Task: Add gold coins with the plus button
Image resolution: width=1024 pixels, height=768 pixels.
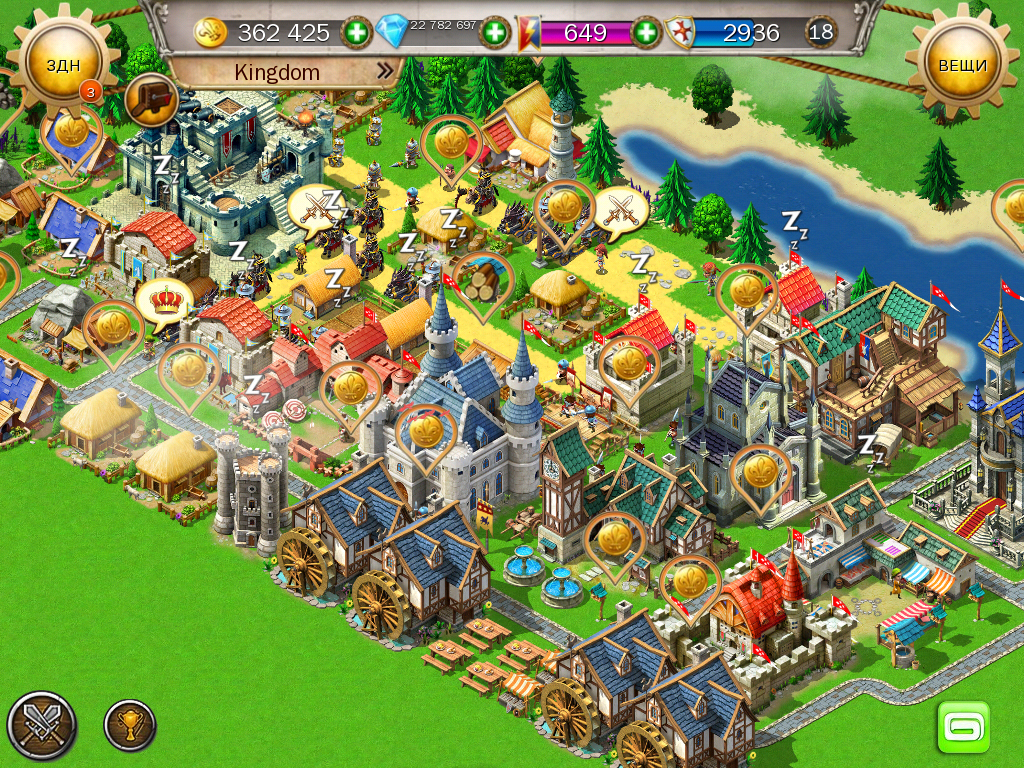Action: coord(357,33)
